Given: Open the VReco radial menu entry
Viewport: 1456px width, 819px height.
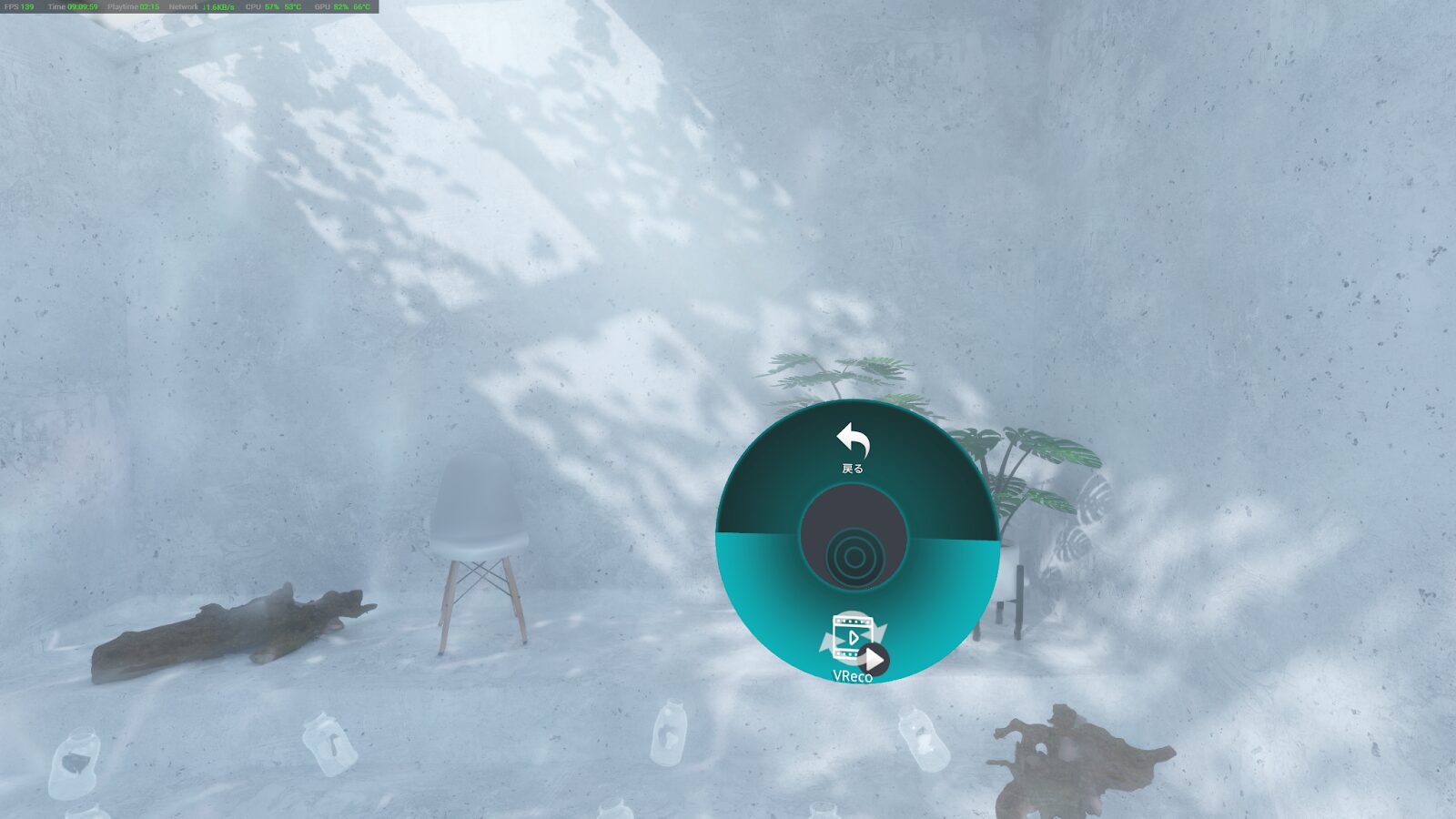Looking at the screenshot, I should pyautogui.click(x=854, y=644).
